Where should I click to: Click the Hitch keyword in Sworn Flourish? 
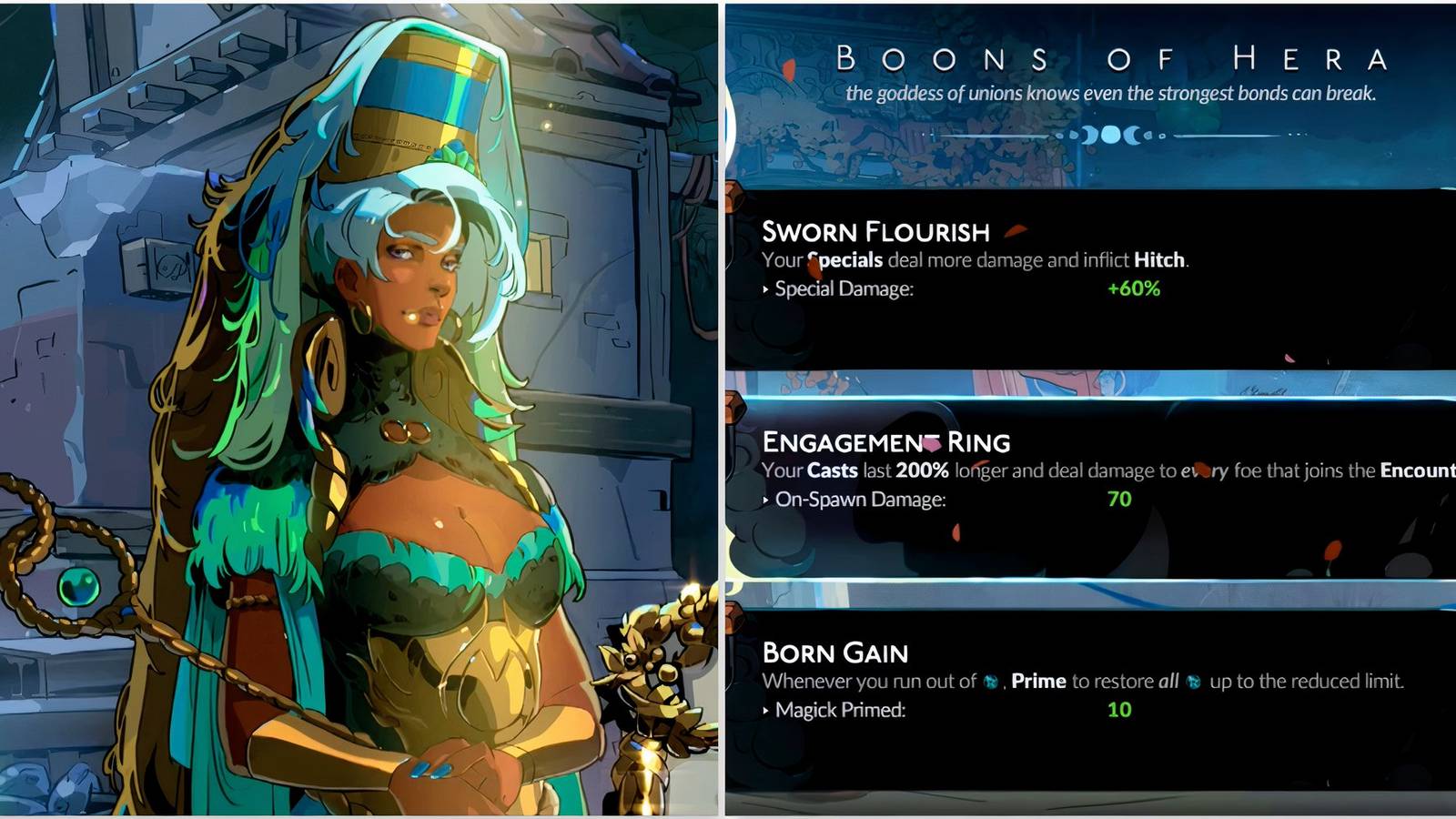pyautogui.click(x=1160, y=258)
